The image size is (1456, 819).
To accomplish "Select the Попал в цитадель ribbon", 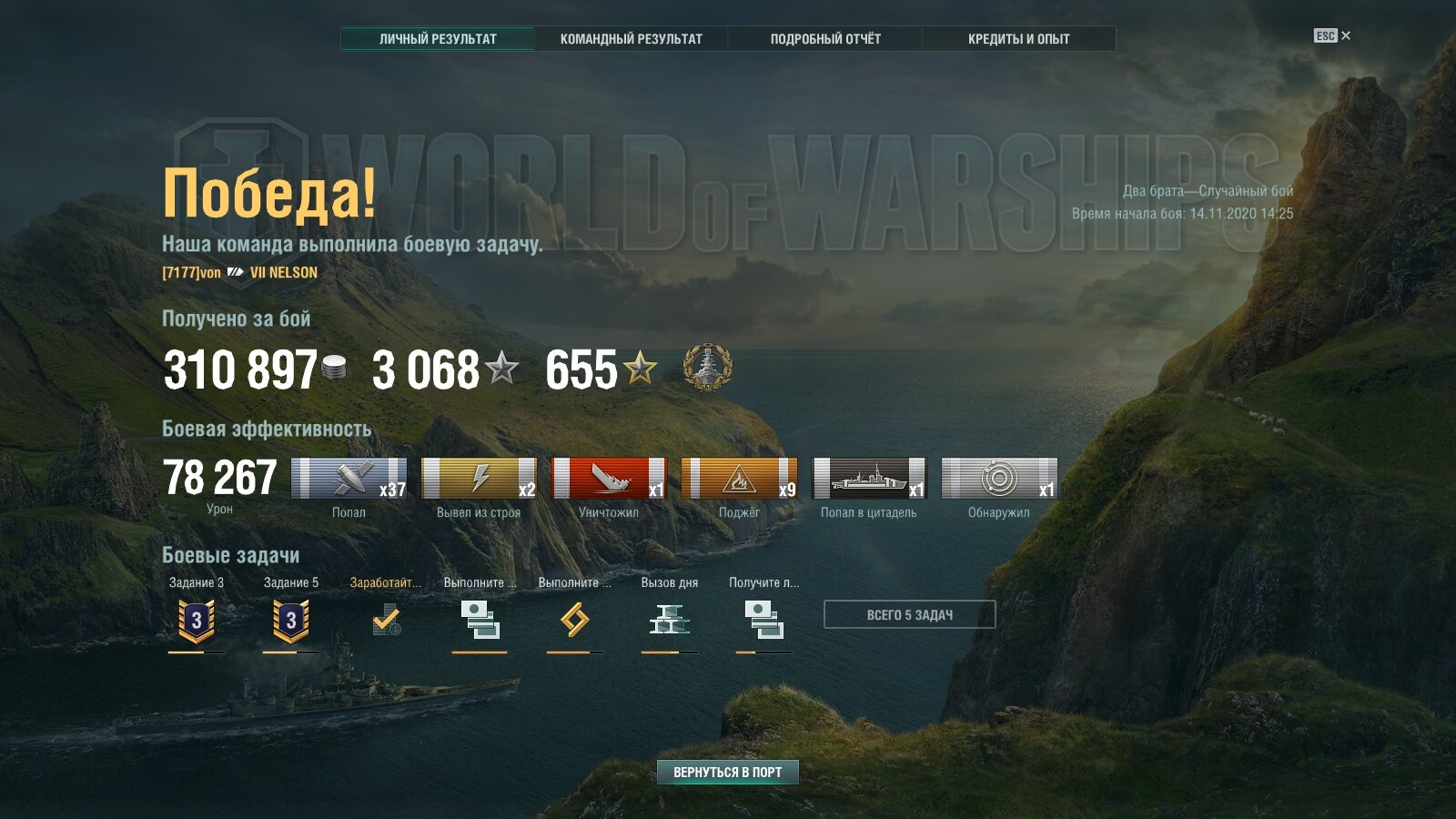I will (869, 479).
